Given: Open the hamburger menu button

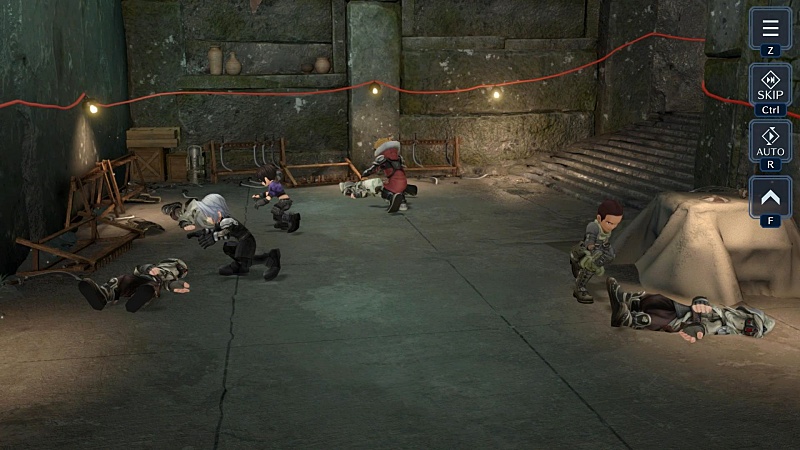Looking at the screenshot, I should click(x=770, y=28).
